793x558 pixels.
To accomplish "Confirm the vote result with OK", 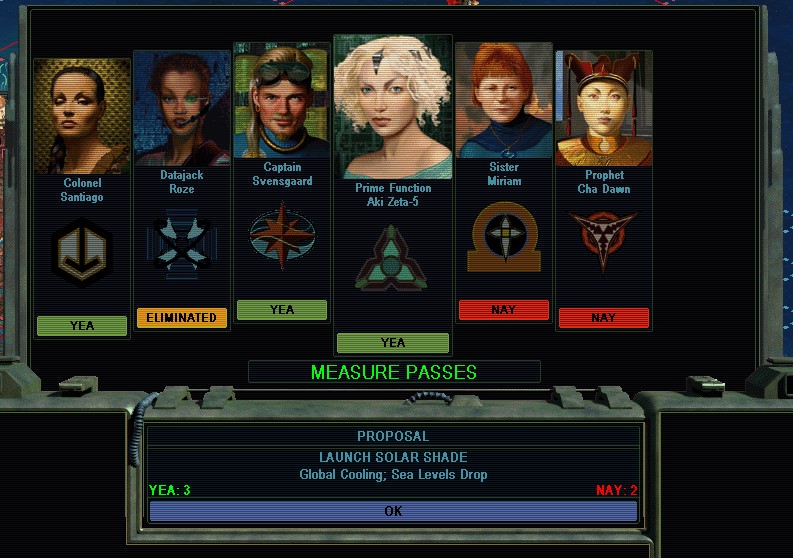I will [x=393, y=511].
